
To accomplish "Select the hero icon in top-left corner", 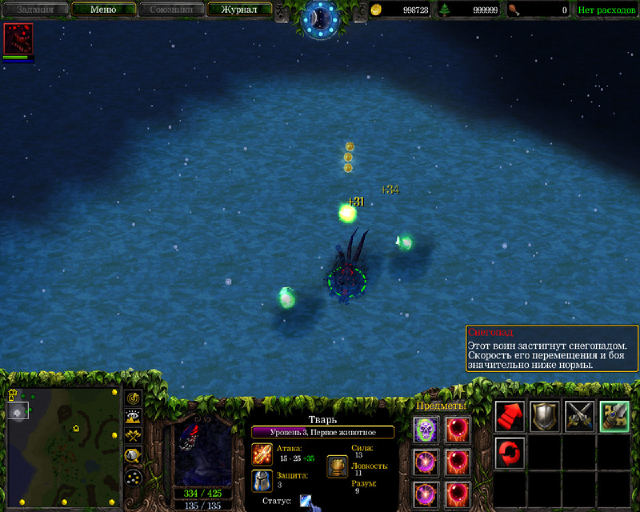I will coord(18,38).
